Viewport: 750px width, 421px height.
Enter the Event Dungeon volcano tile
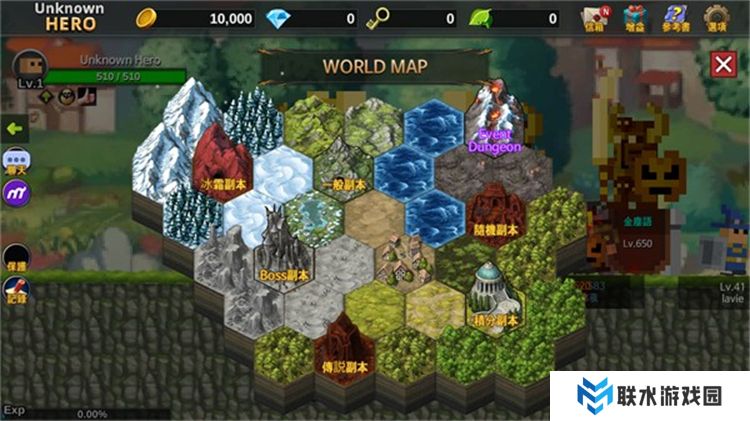(495, 120)
